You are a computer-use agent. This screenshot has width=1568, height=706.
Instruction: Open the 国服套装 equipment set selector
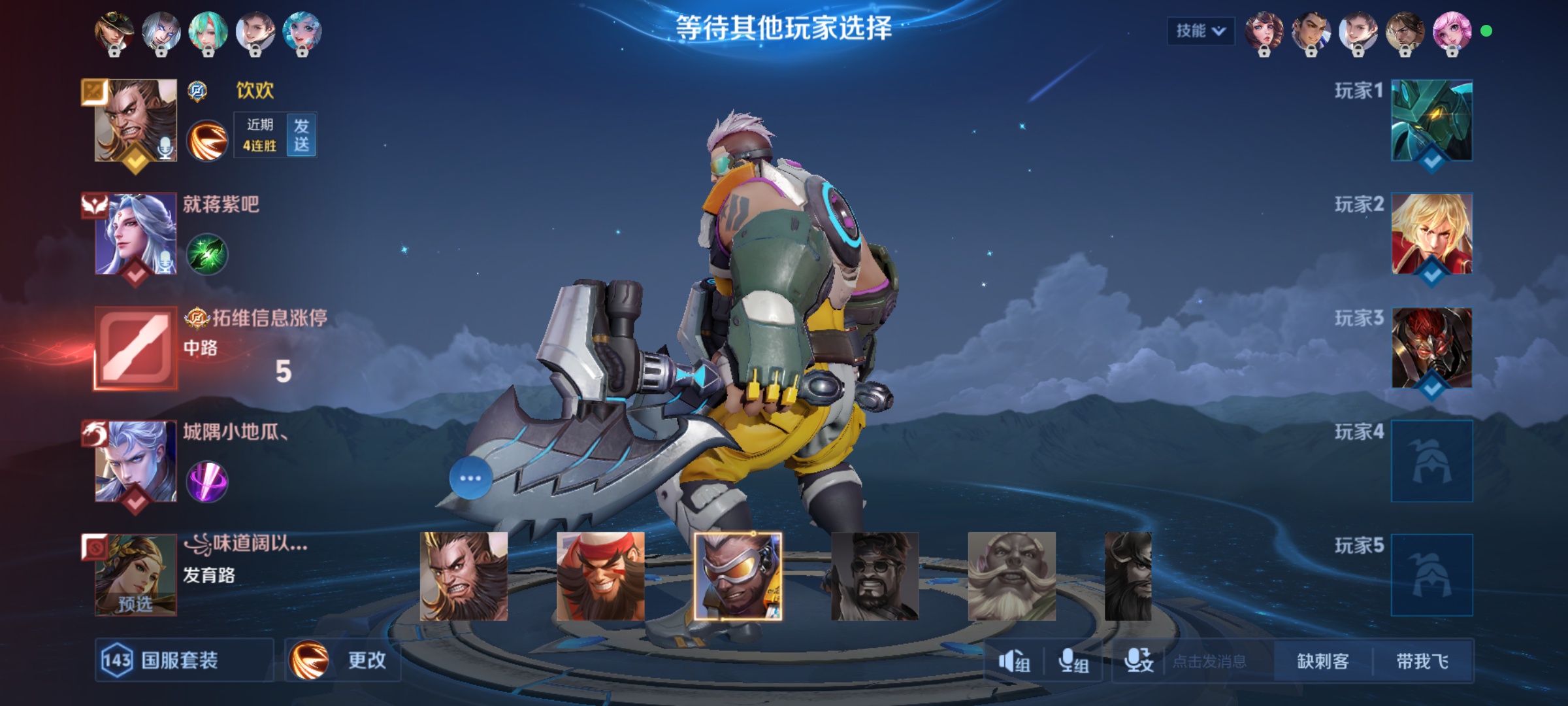coord(184,660)
